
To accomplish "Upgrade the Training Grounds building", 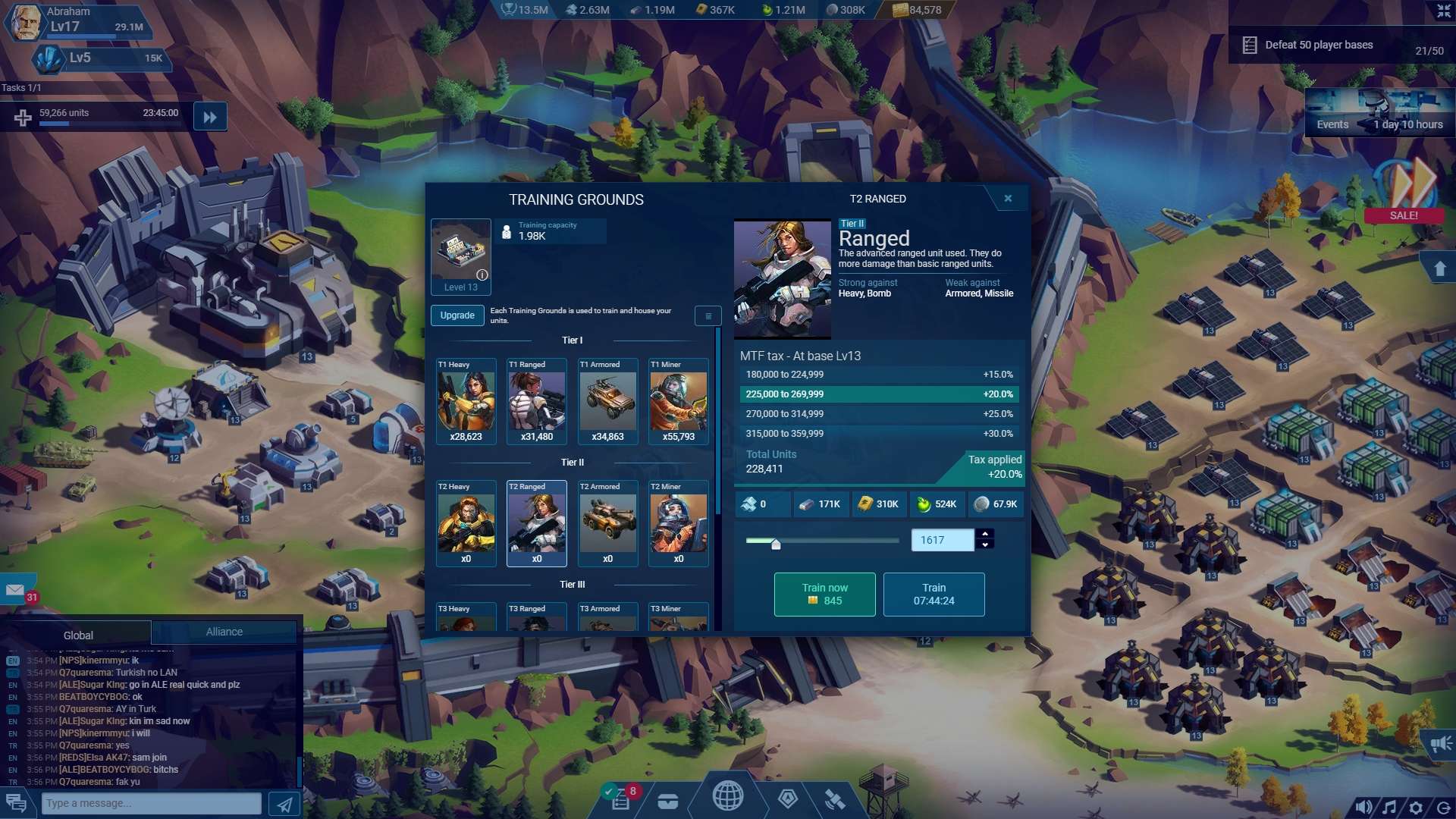I will click(457, 315).
